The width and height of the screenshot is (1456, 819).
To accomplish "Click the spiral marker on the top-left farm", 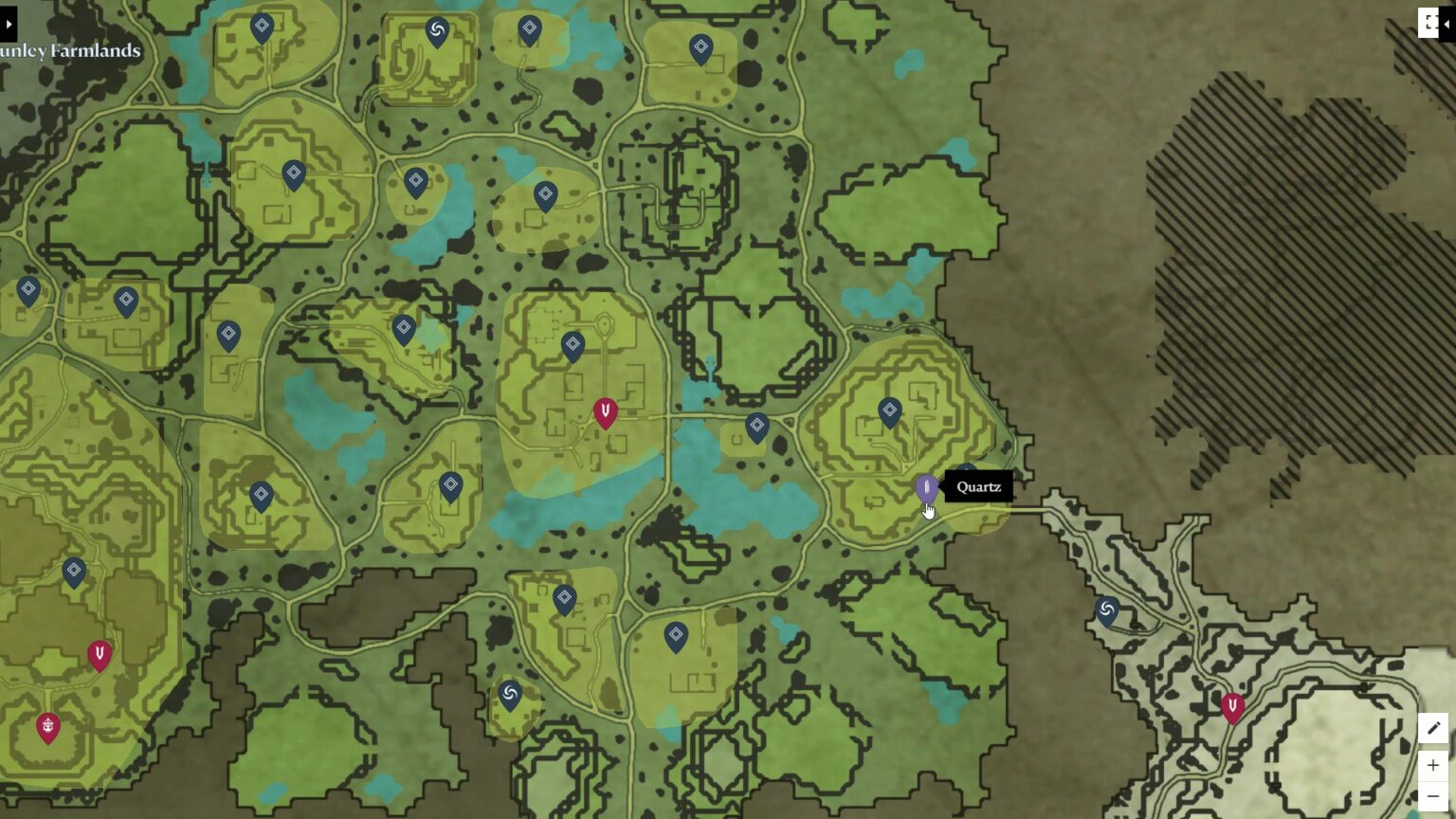I will [435, 30].
